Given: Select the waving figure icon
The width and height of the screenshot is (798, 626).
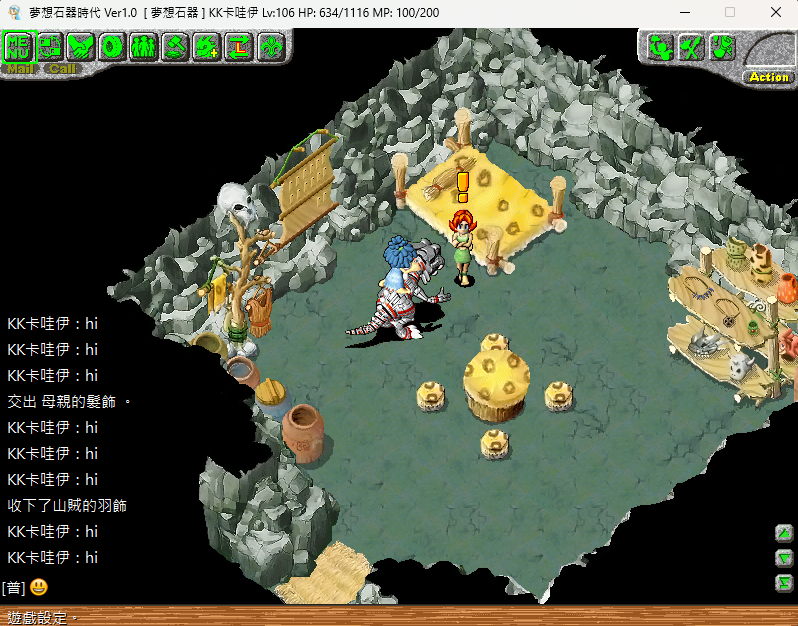Looking at the screenshot, I should pyautogui.click(x=659, y=47).
